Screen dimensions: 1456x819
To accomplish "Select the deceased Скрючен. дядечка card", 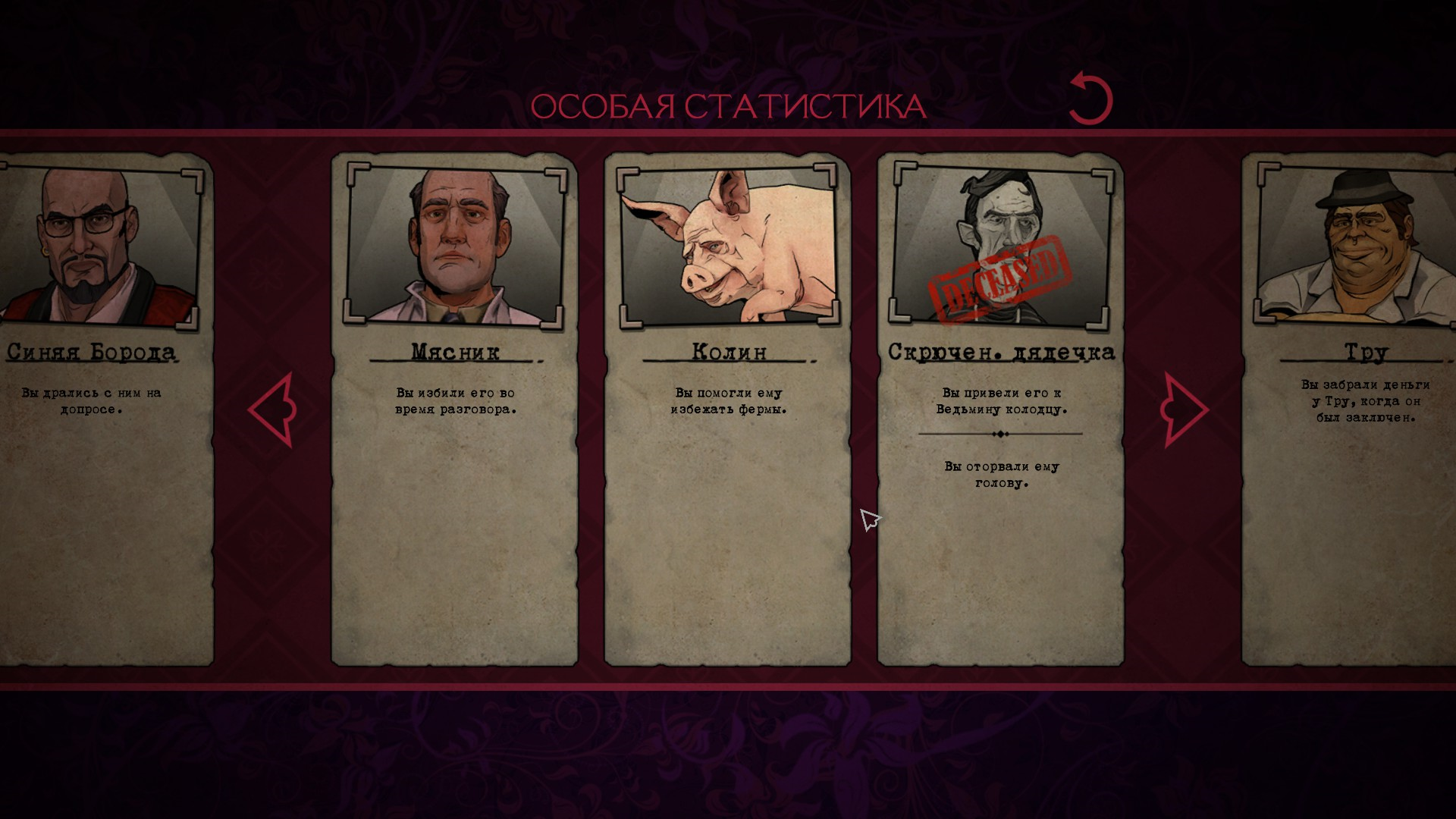I will 1000,409.
